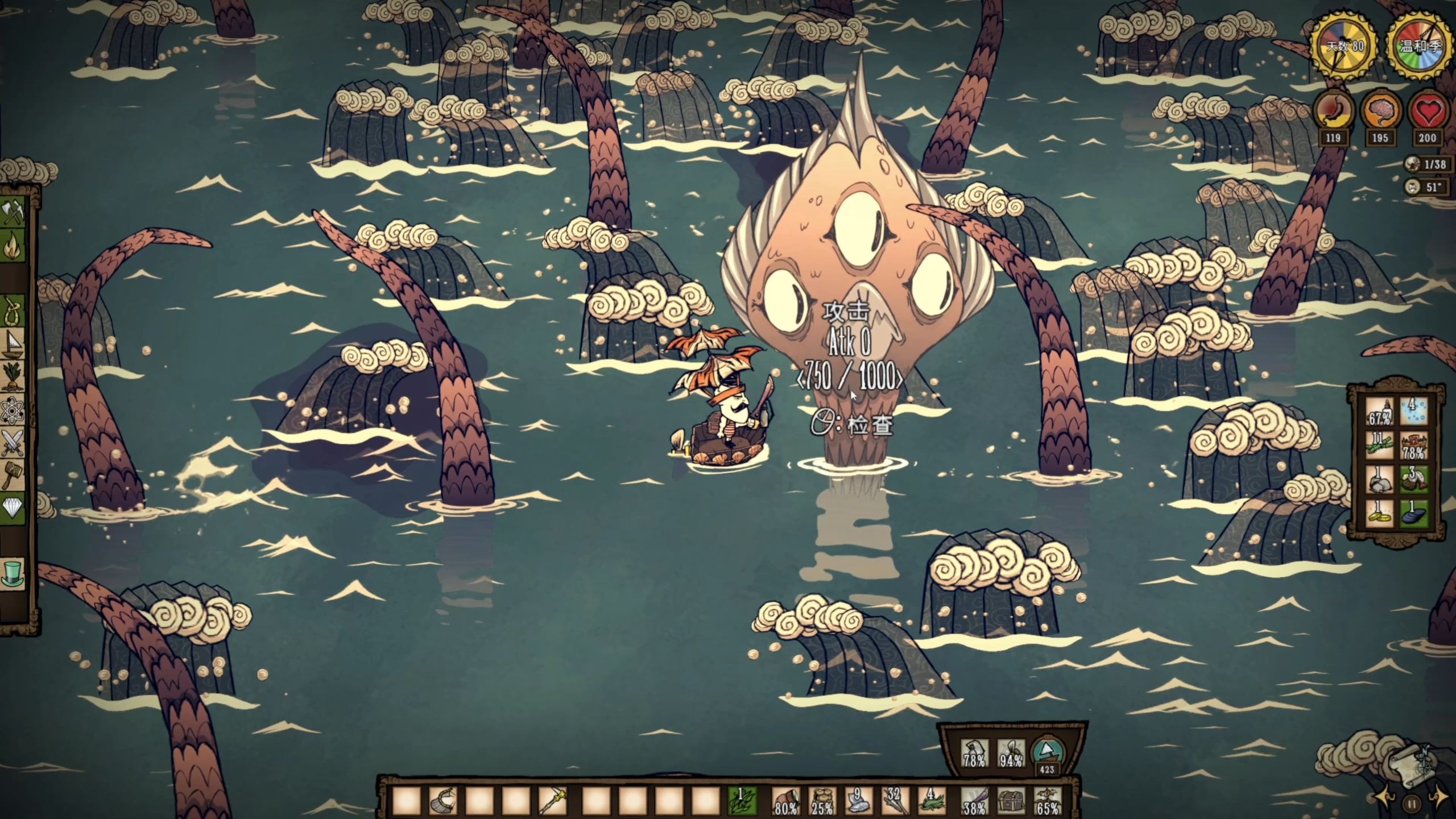Select the trawl net inventory slot
The image size is (1456, 819).
[x=442, y=802]
